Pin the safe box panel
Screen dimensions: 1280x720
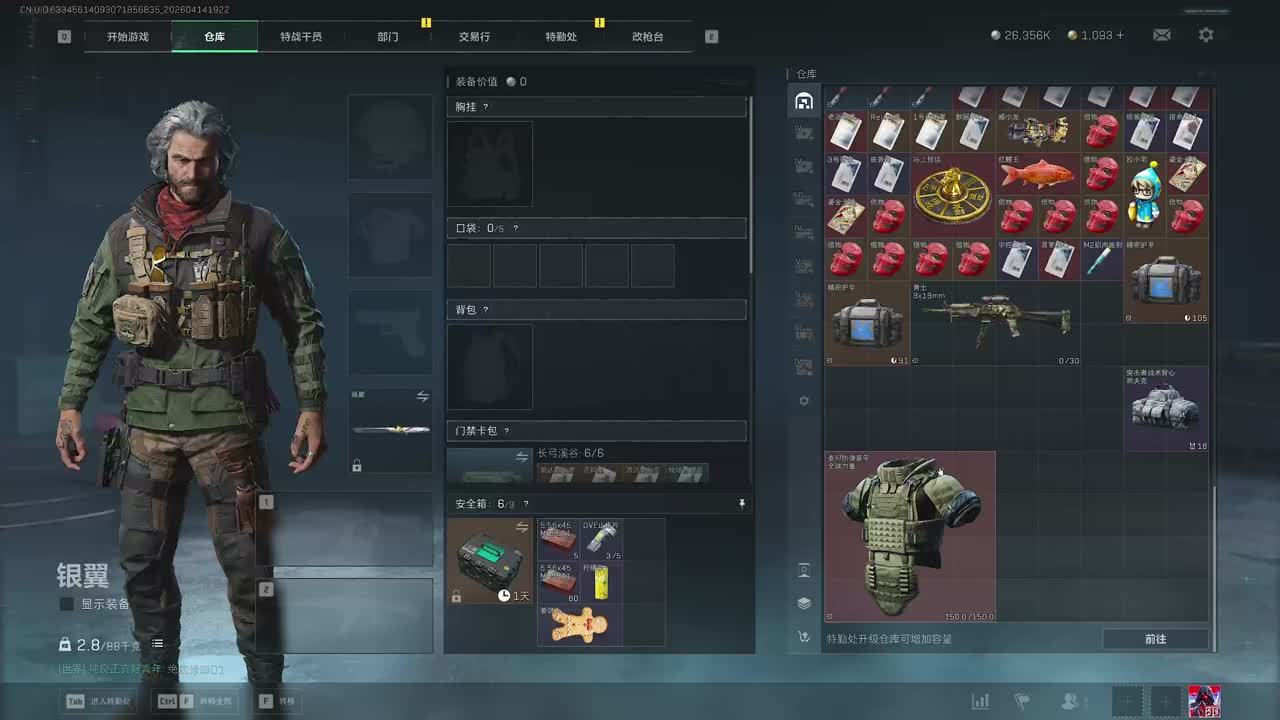click(x=742, y=504)
